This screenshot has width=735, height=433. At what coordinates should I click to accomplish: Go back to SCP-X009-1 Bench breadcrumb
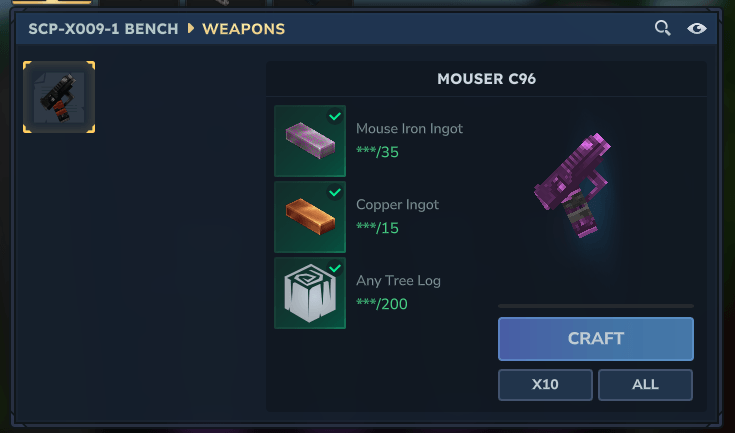[x=104, y=28]
